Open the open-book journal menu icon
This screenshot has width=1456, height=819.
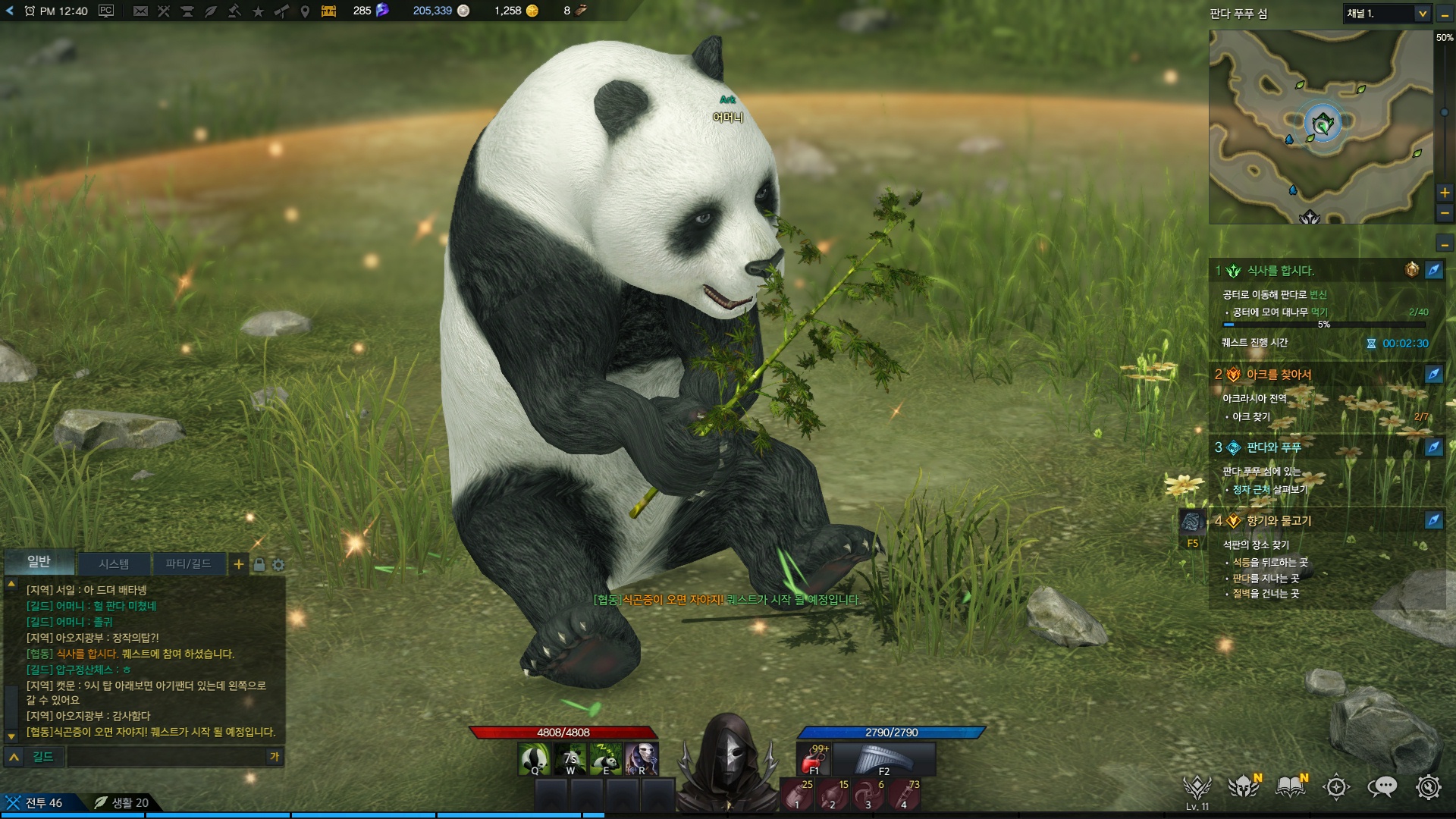[1290, 787]
